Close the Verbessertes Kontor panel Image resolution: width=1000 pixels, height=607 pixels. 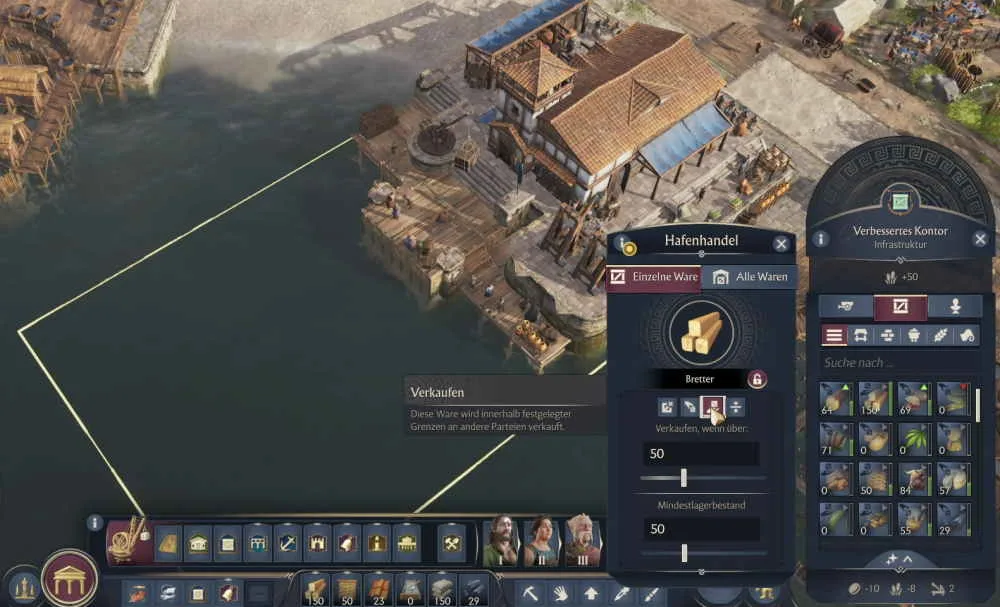pyautogui.click(x=980, y=239)
